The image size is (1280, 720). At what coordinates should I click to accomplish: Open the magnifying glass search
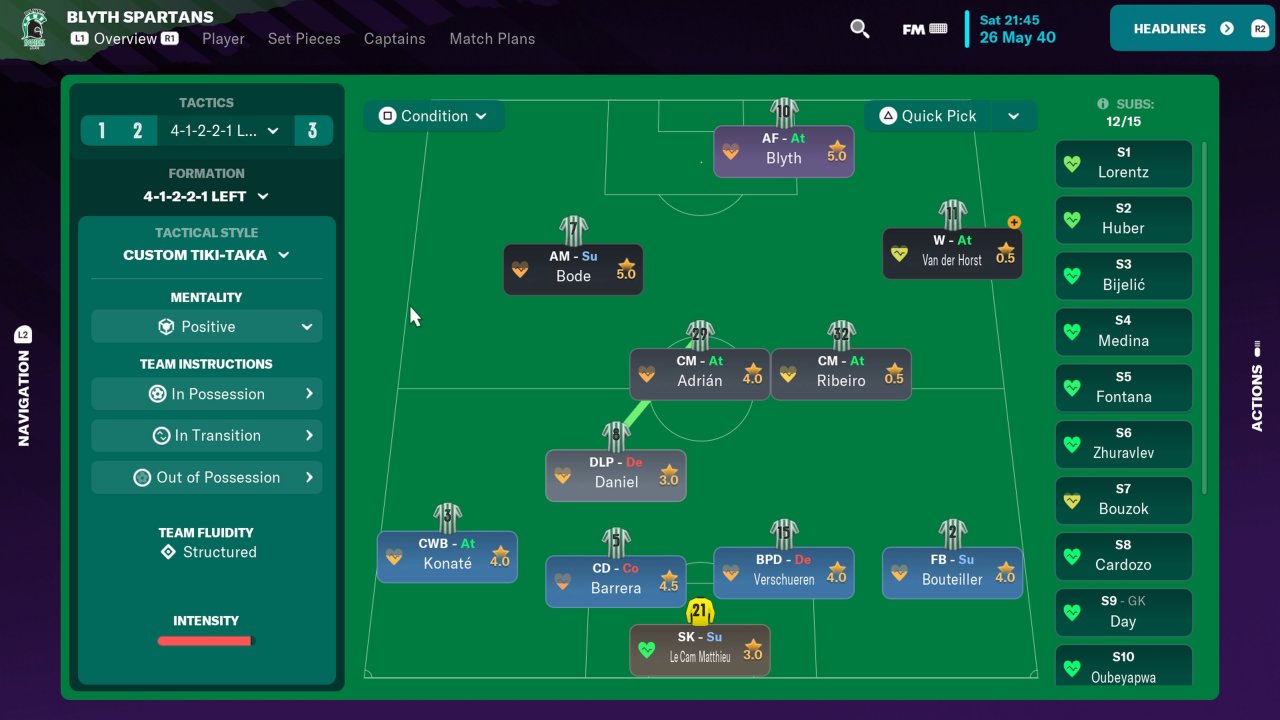click(x=859, y=29)
